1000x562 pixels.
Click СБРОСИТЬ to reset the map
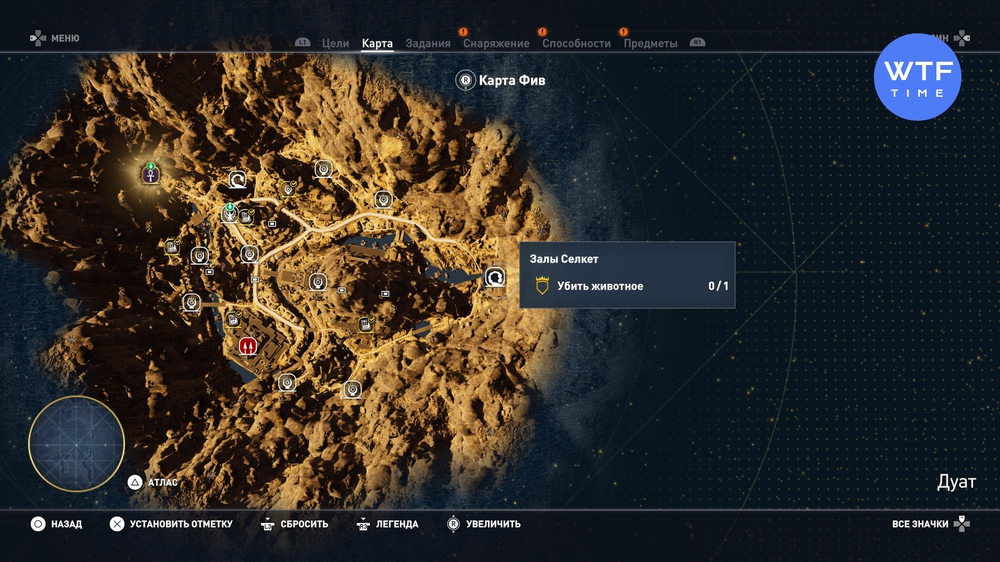coord(291,524)
